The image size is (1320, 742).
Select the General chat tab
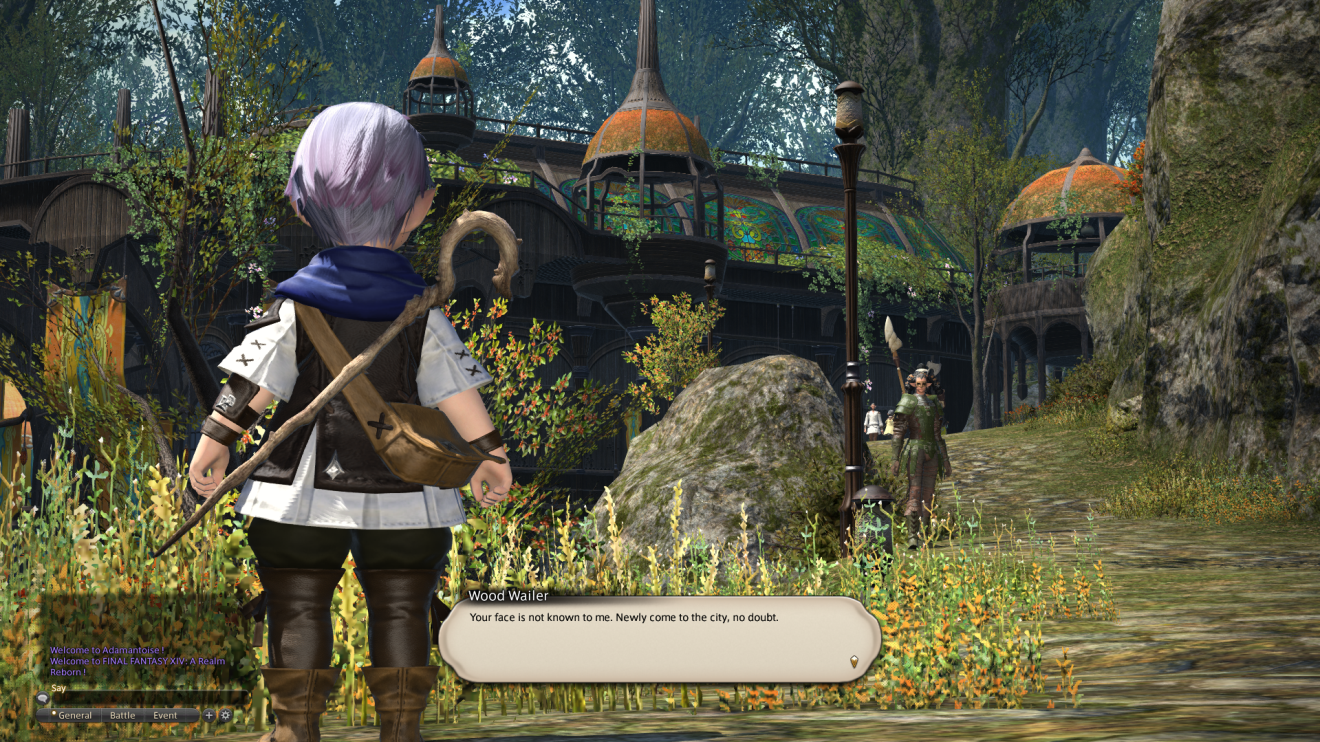coord(75,716)
